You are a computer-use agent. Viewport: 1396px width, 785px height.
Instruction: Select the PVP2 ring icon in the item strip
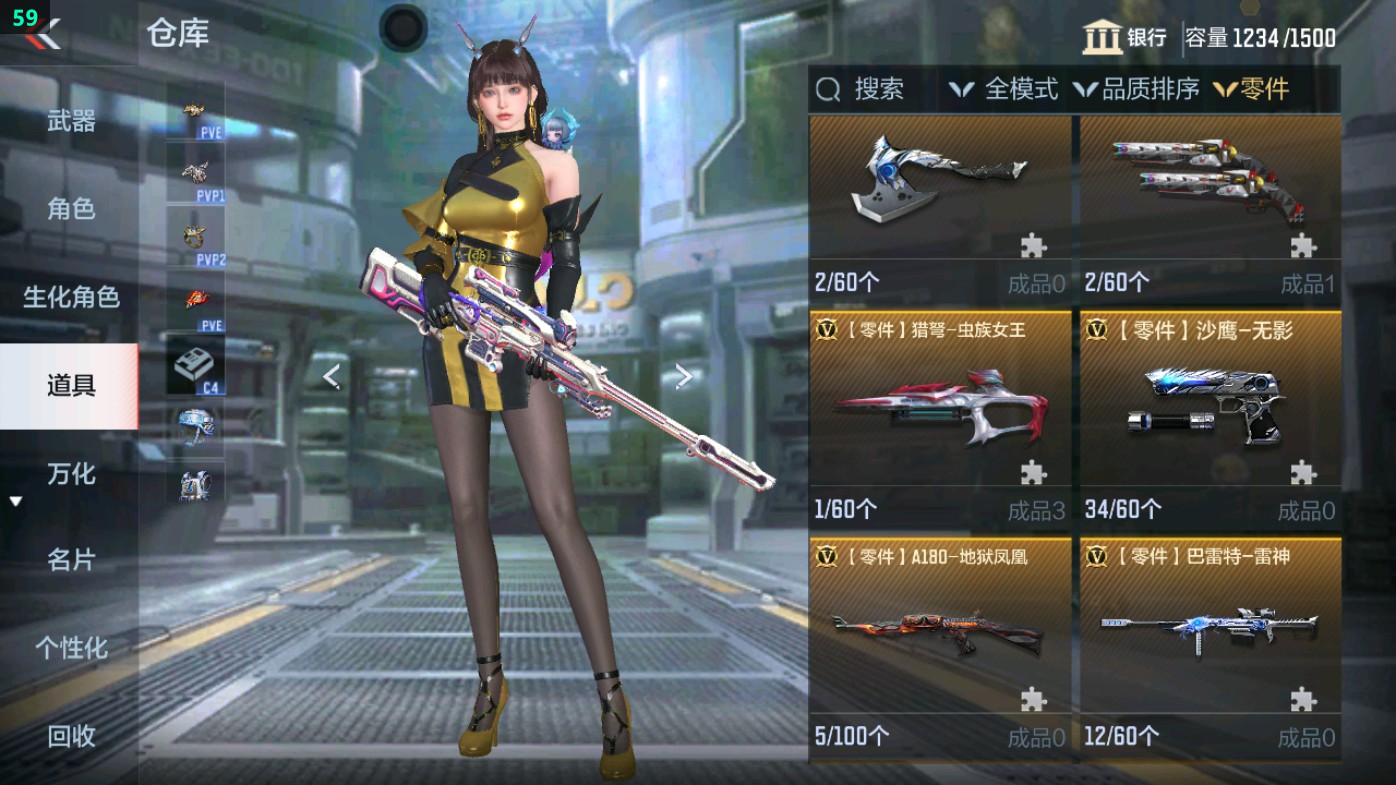[x=196, y=235]
